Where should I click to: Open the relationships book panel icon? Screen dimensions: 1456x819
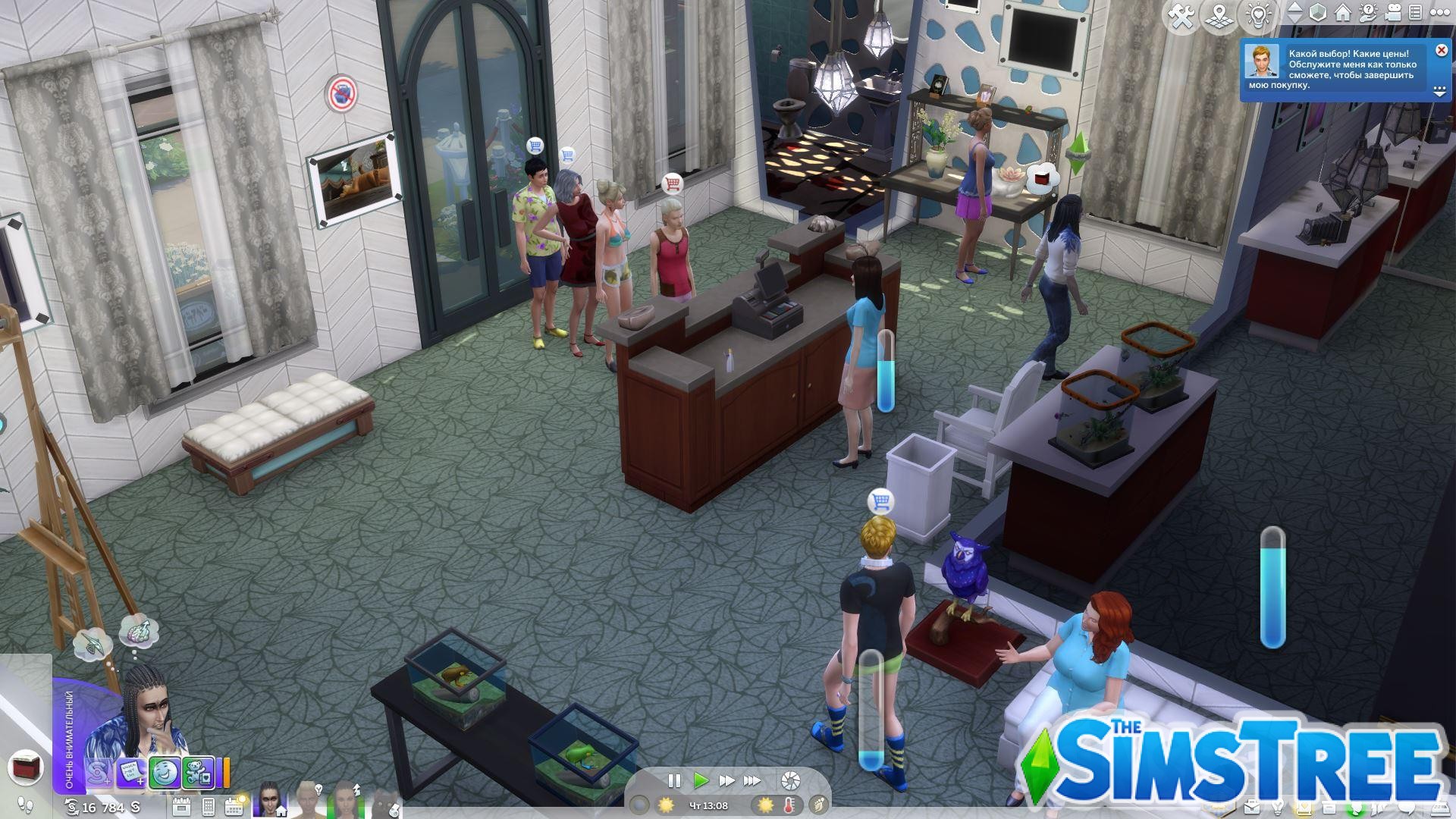point(1304,807)
